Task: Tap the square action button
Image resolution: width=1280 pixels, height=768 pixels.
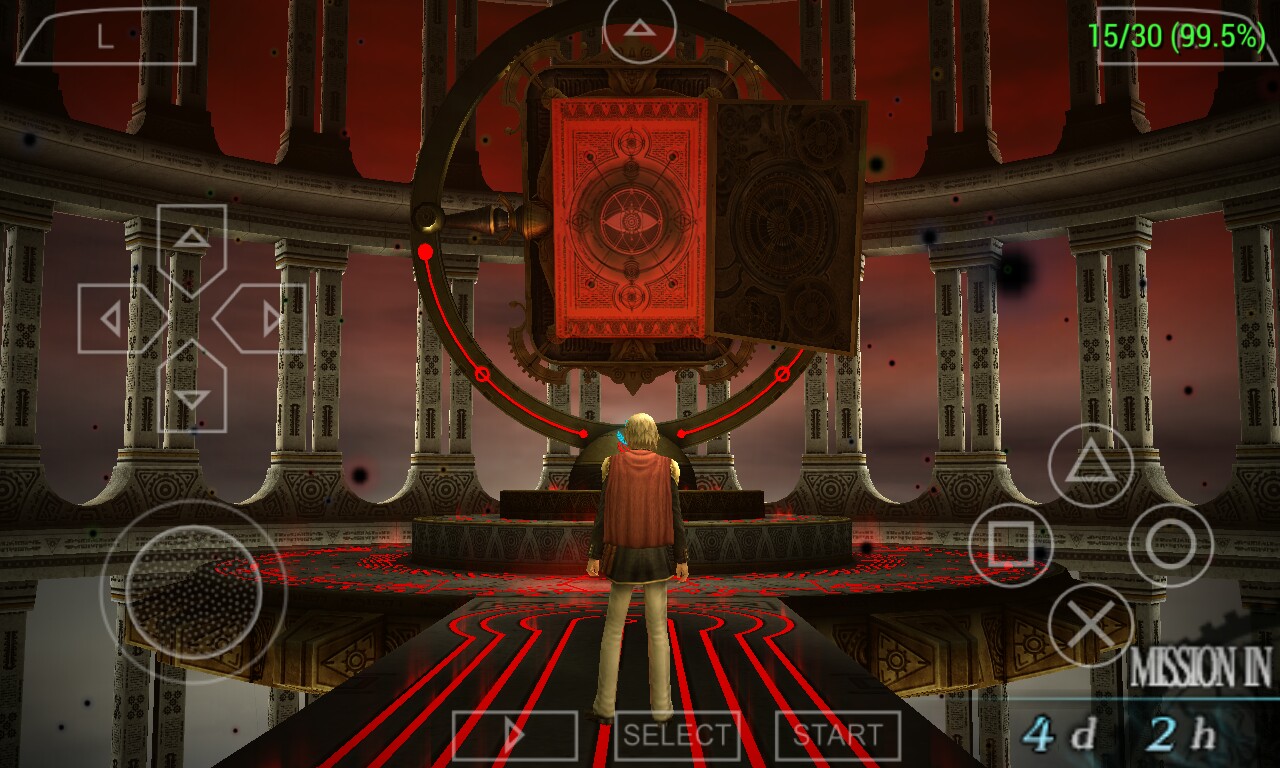Action: tap(1010, 545)
